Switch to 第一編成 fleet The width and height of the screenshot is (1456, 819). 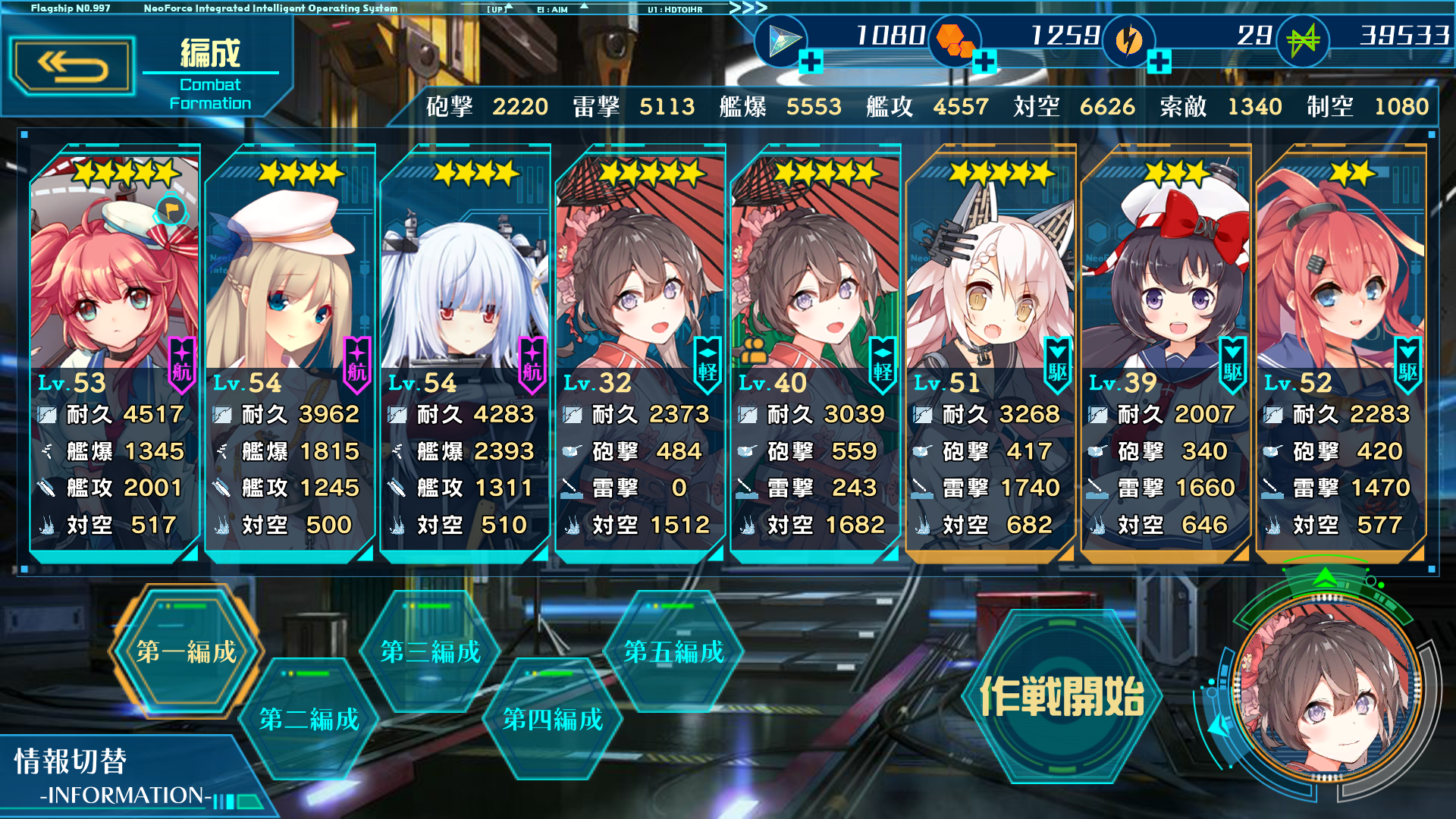187,652
